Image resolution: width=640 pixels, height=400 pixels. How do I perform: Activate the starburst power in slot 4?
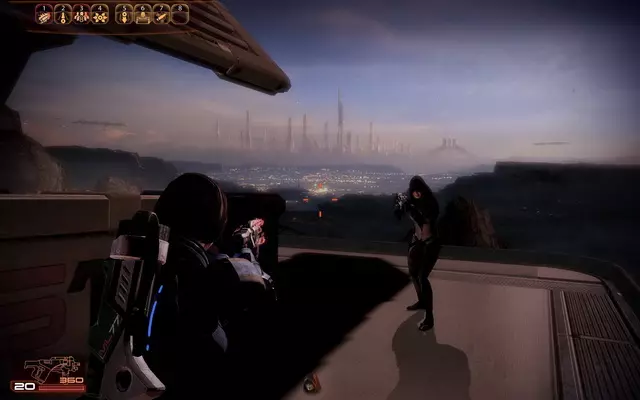[x=100, y=14]
